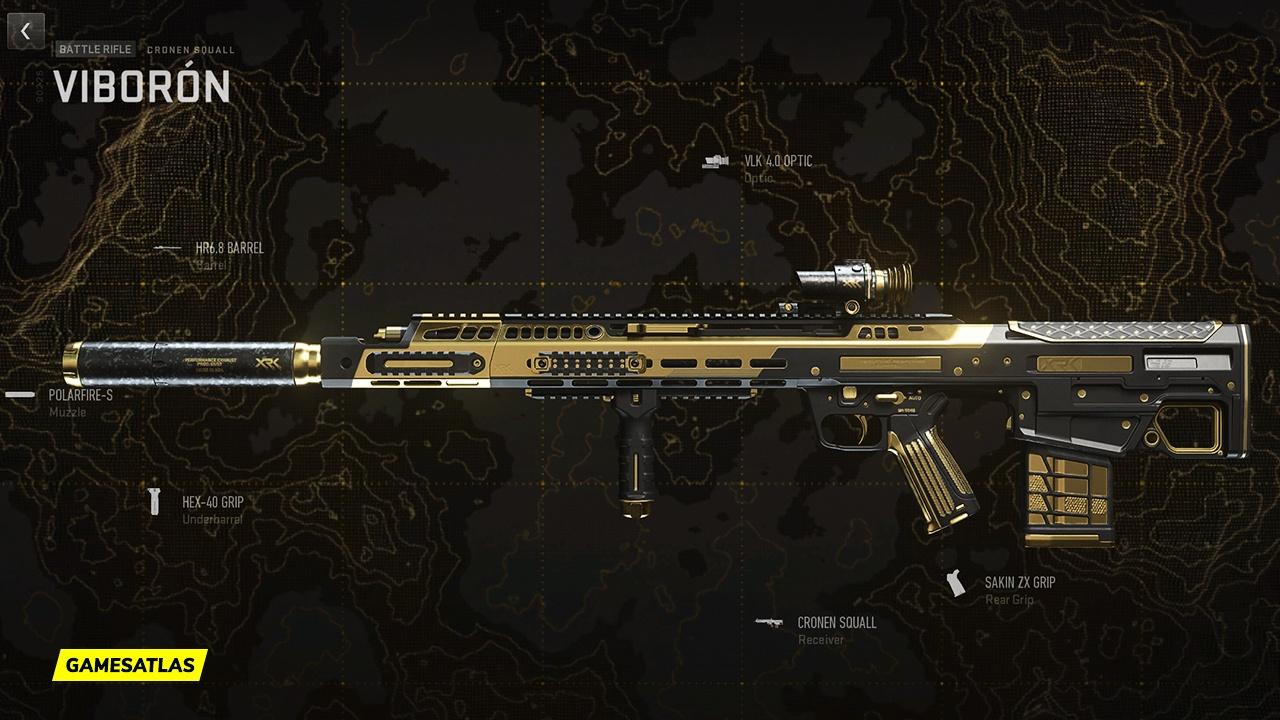Go back using the arrow button

pyautogui.click(x=26, y=31)
